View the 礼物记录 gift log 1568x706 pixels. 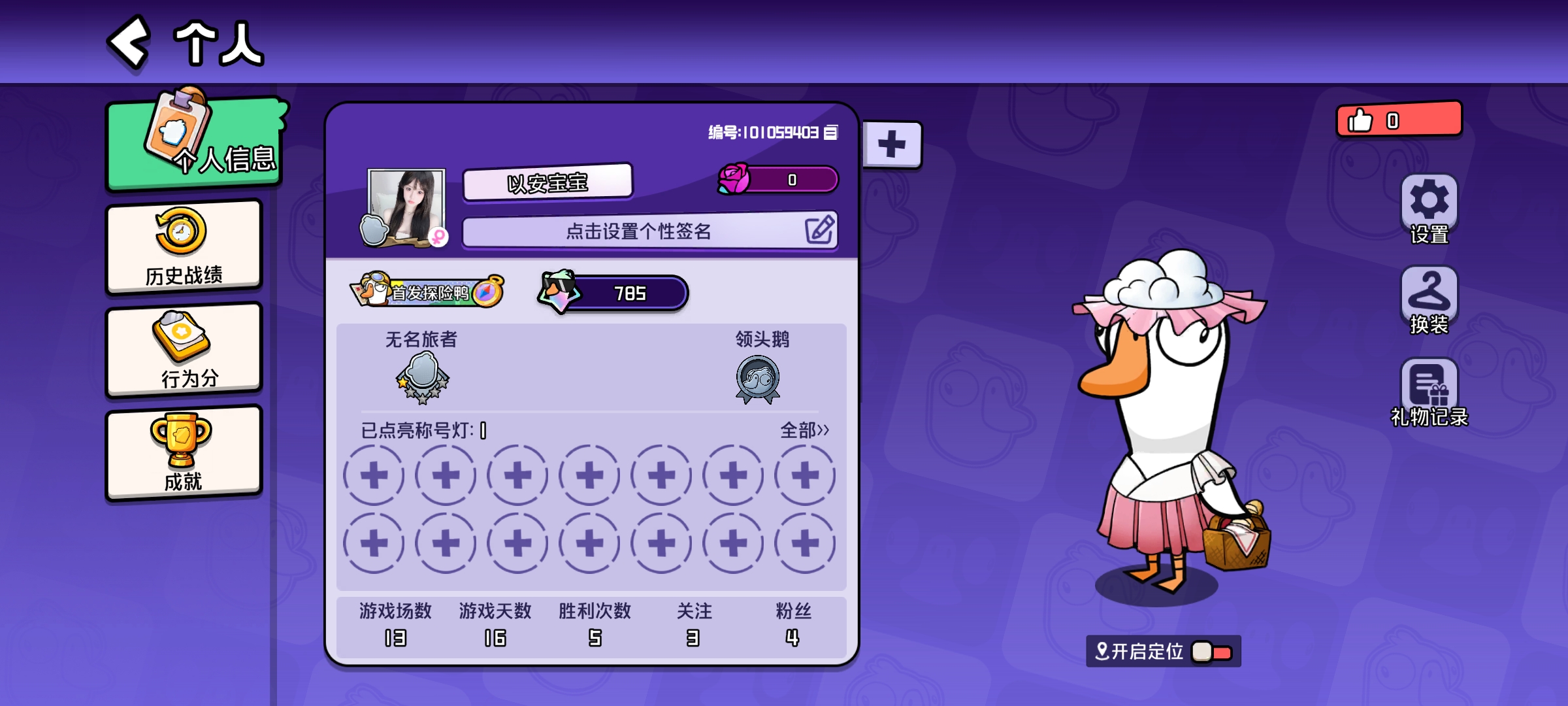pyautogui.click(x=1429, y=392)
